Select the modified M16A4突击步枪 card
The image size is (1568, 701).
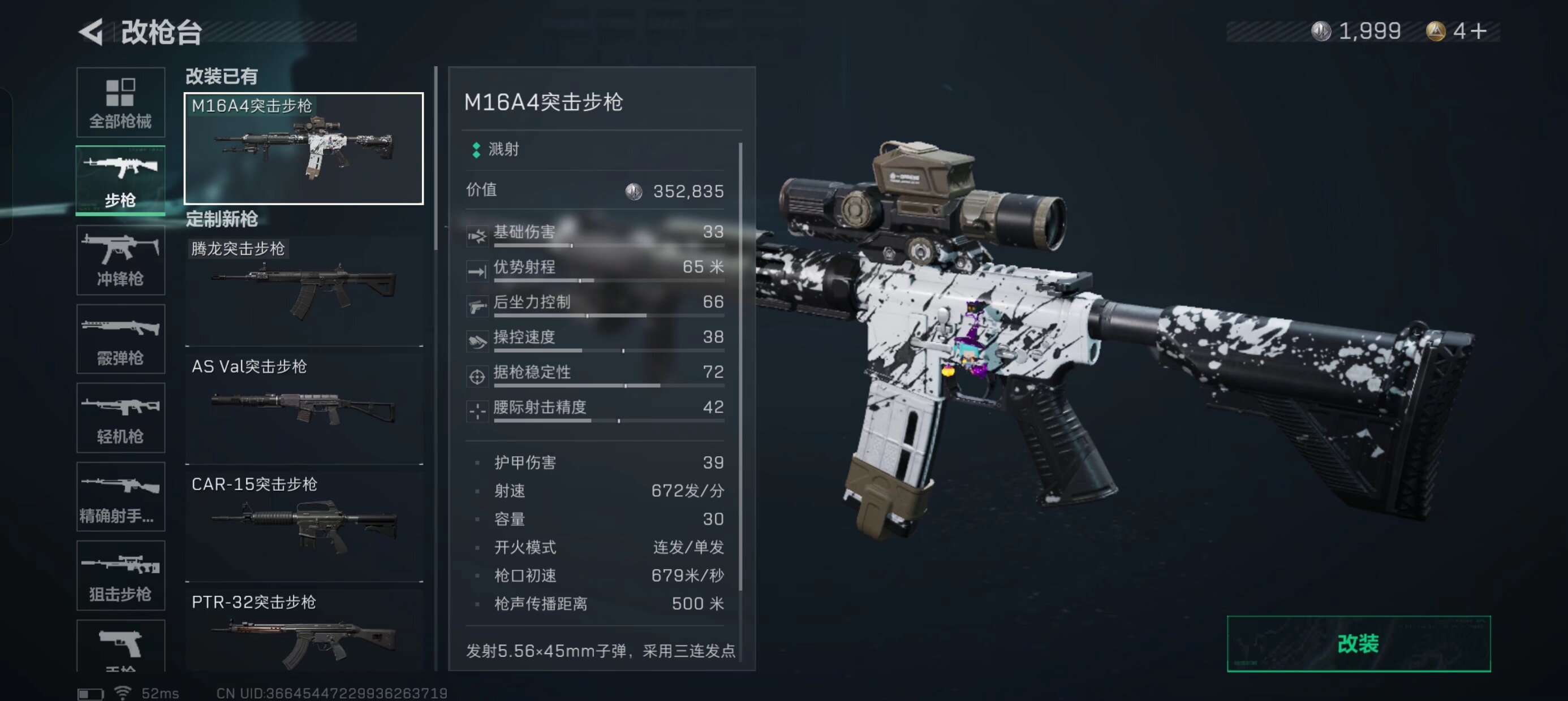click(x=304, y=149)
